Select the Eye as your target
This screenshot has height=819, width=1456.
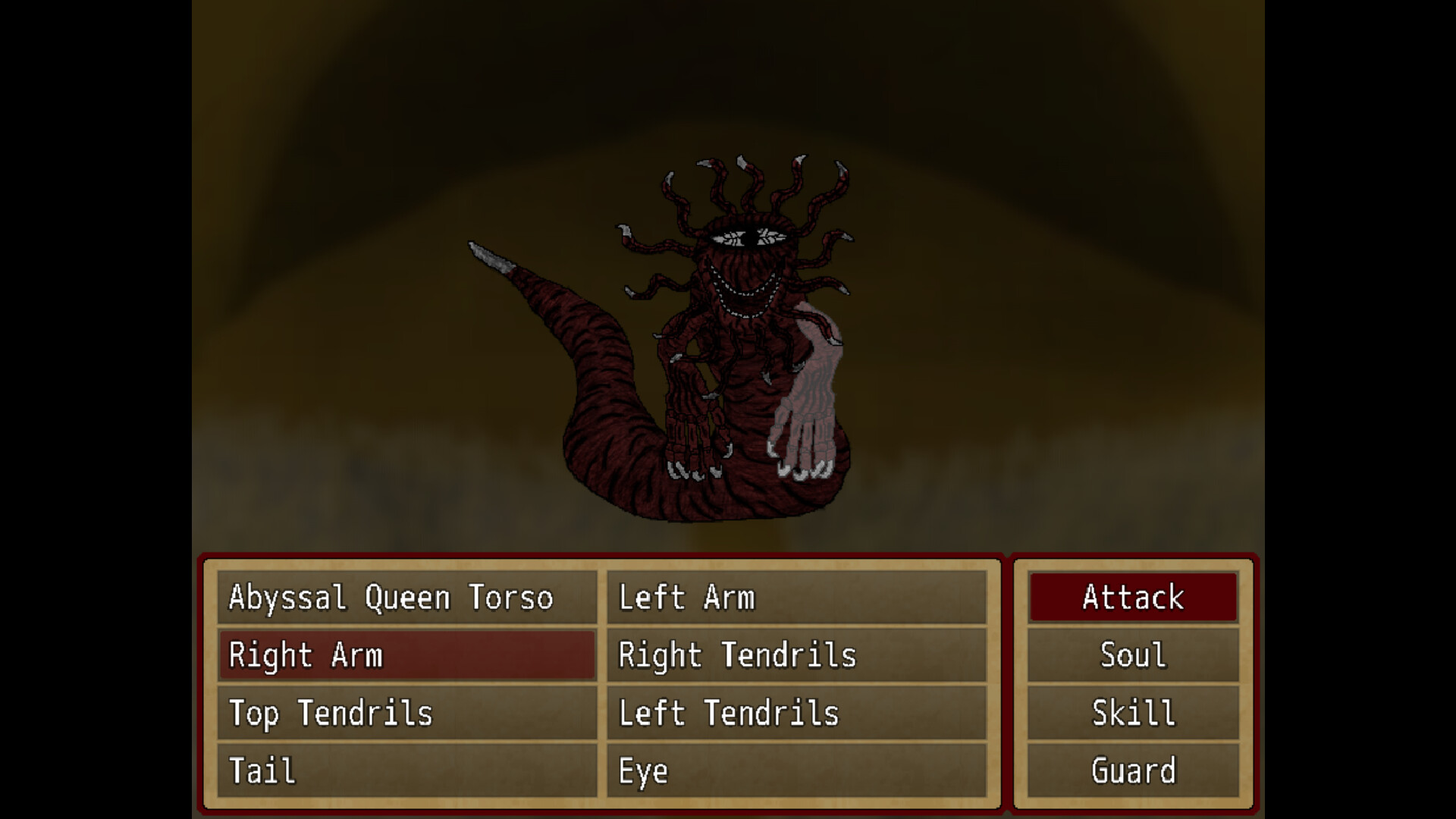[796, 770]
